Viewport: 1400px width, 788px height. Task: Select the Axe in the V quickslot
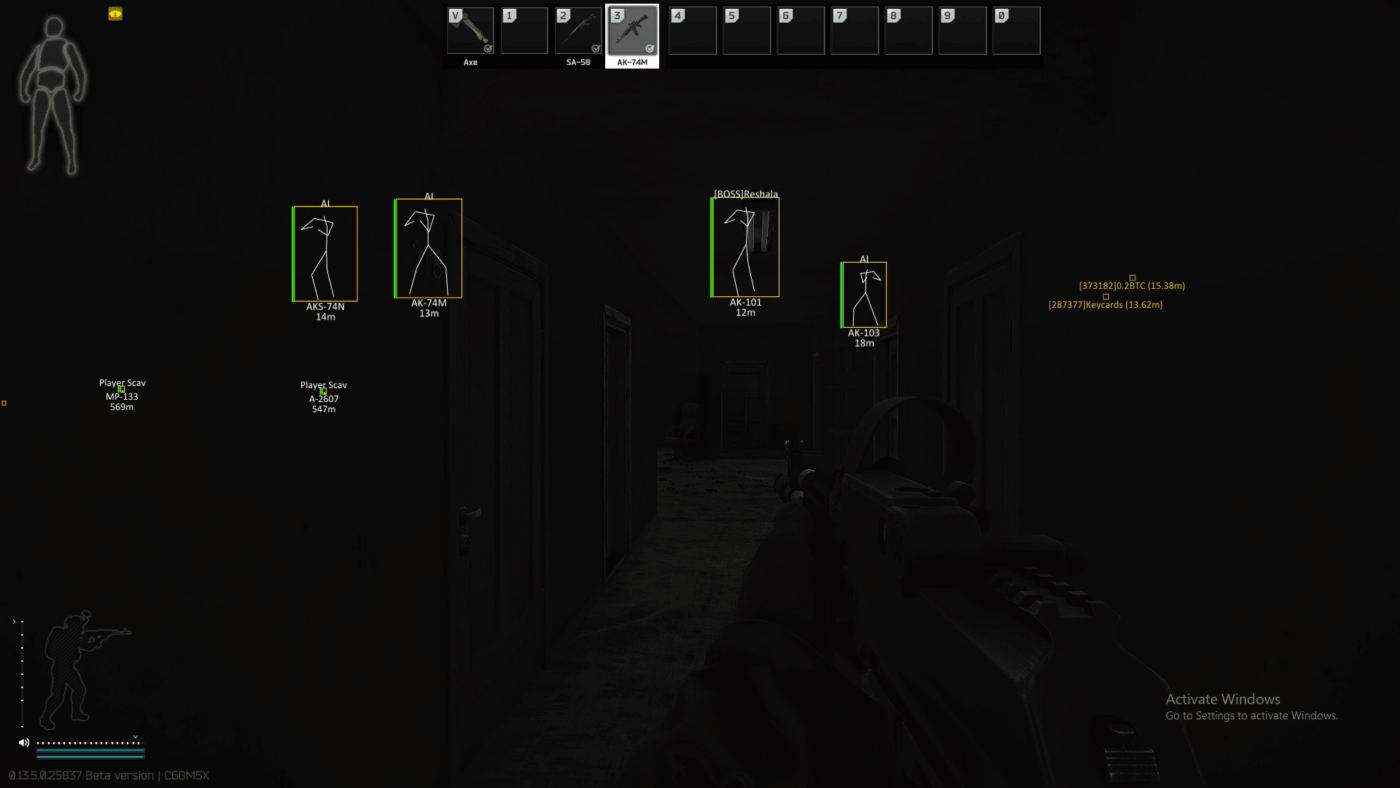[469, 30]
